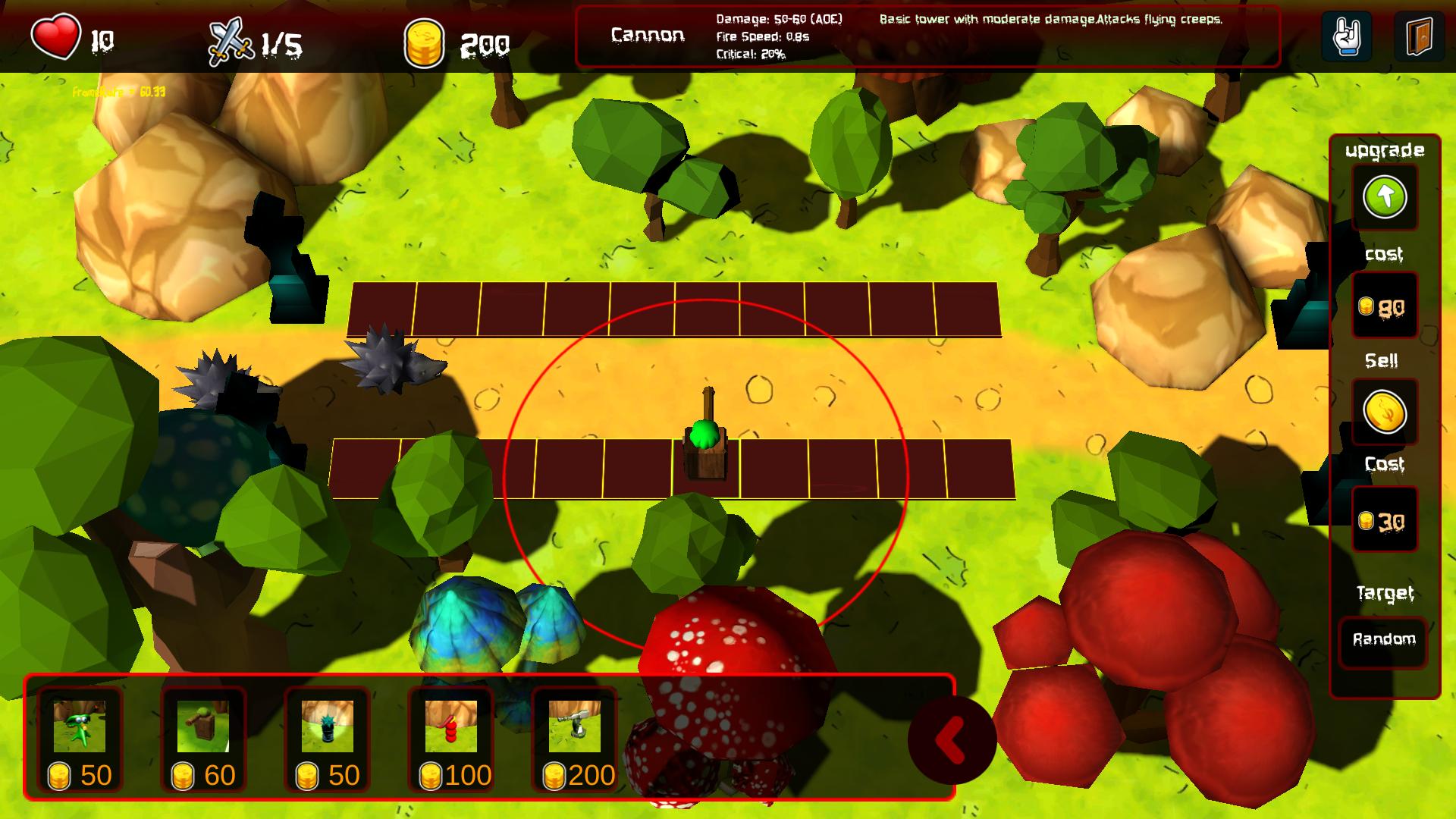Click the upgrade cost showing 80 coins
Image resolution: width=1456 pixels, height=819 pixels.
(1385, 306)
